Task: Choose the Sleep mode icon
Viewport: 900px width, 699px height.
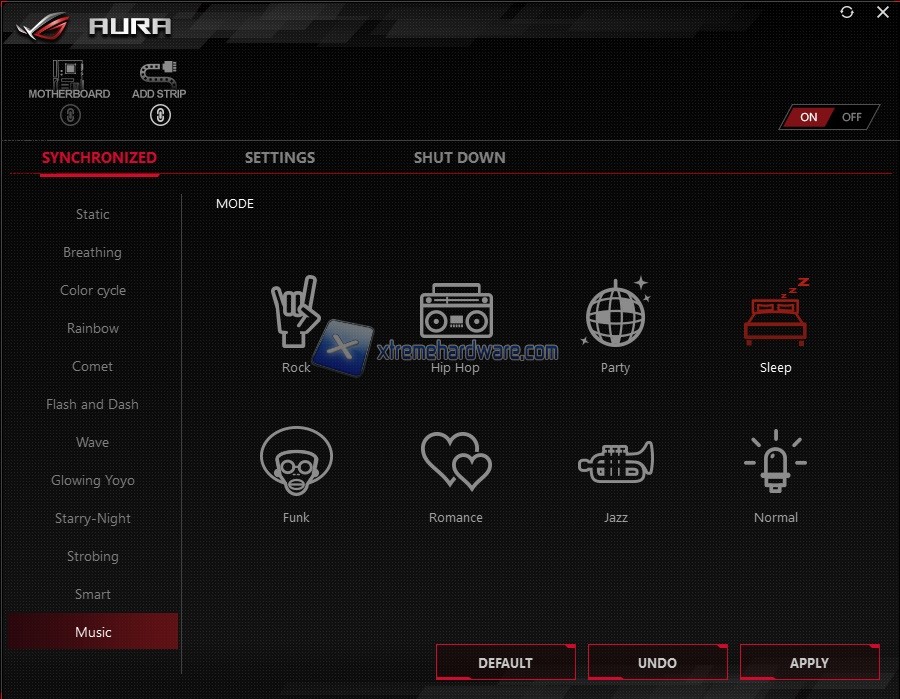Action: click(x=775, y=312)
